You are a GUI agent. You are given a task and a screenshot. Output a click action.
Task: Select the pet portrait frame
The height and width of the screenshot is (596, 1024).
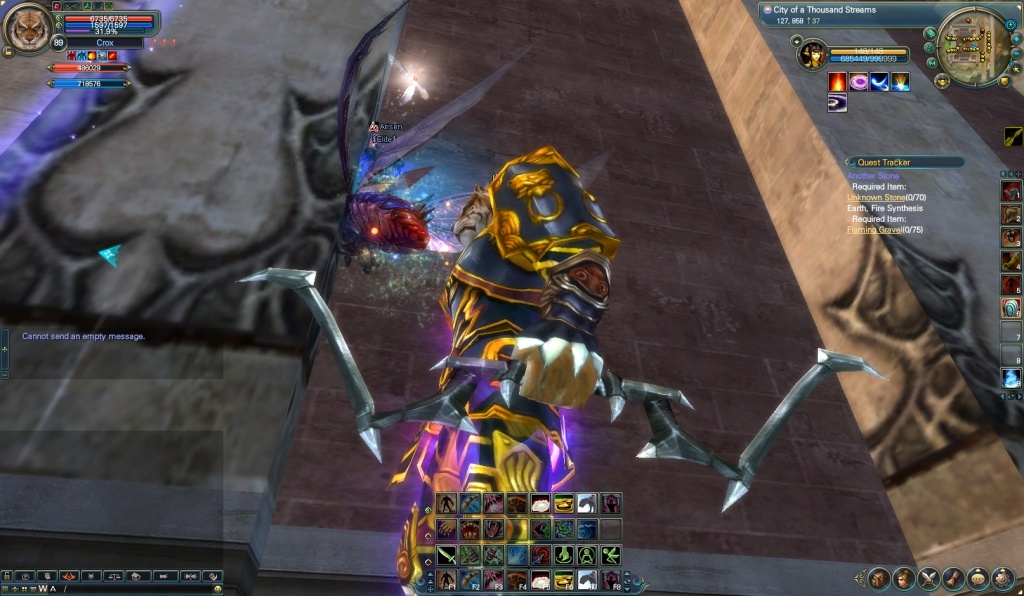(813, 54)
